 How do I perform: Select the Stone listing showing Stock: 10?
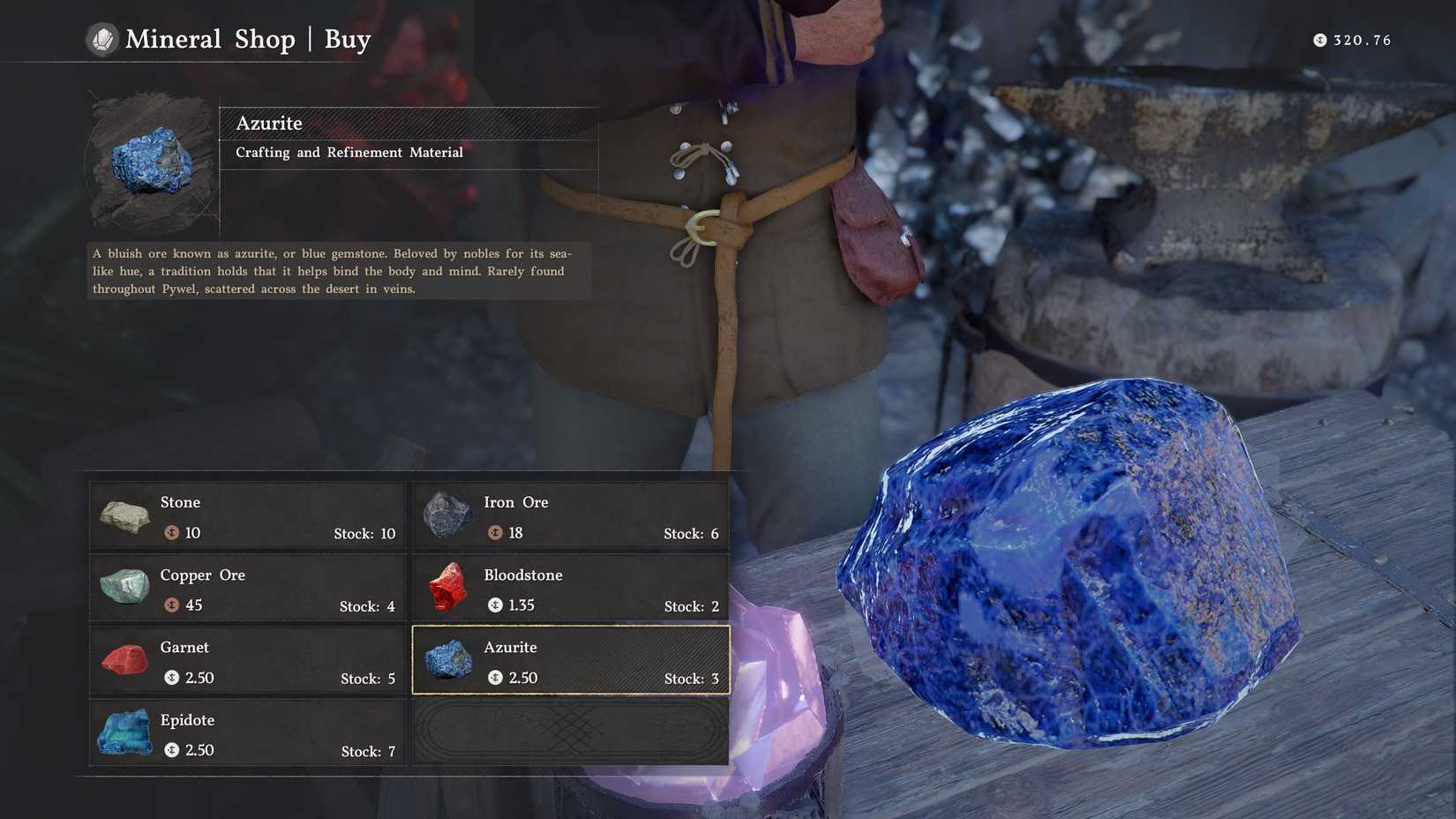[247, 516]
